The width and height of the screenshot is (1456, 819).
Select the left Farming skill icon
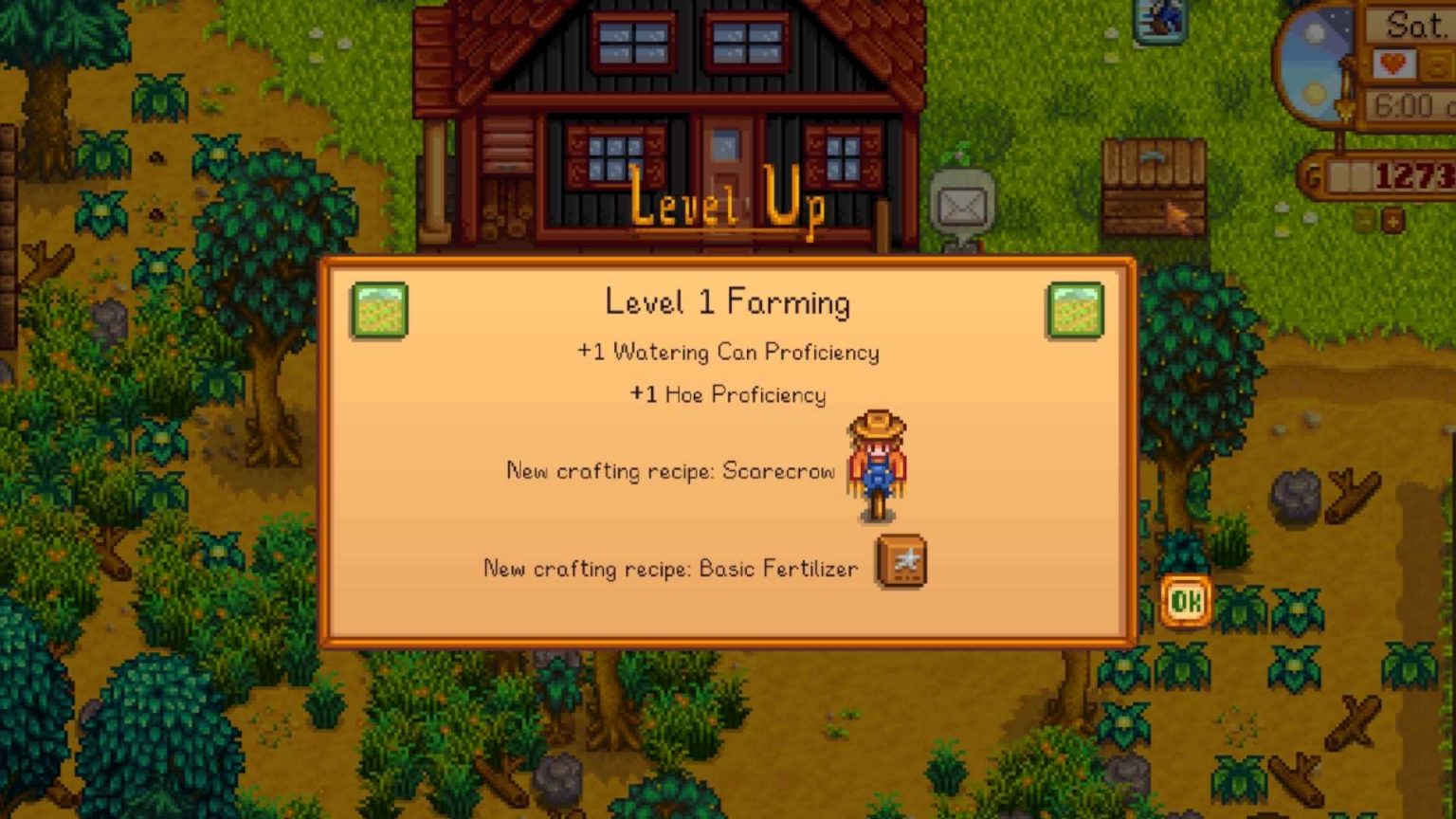[379, 310]
